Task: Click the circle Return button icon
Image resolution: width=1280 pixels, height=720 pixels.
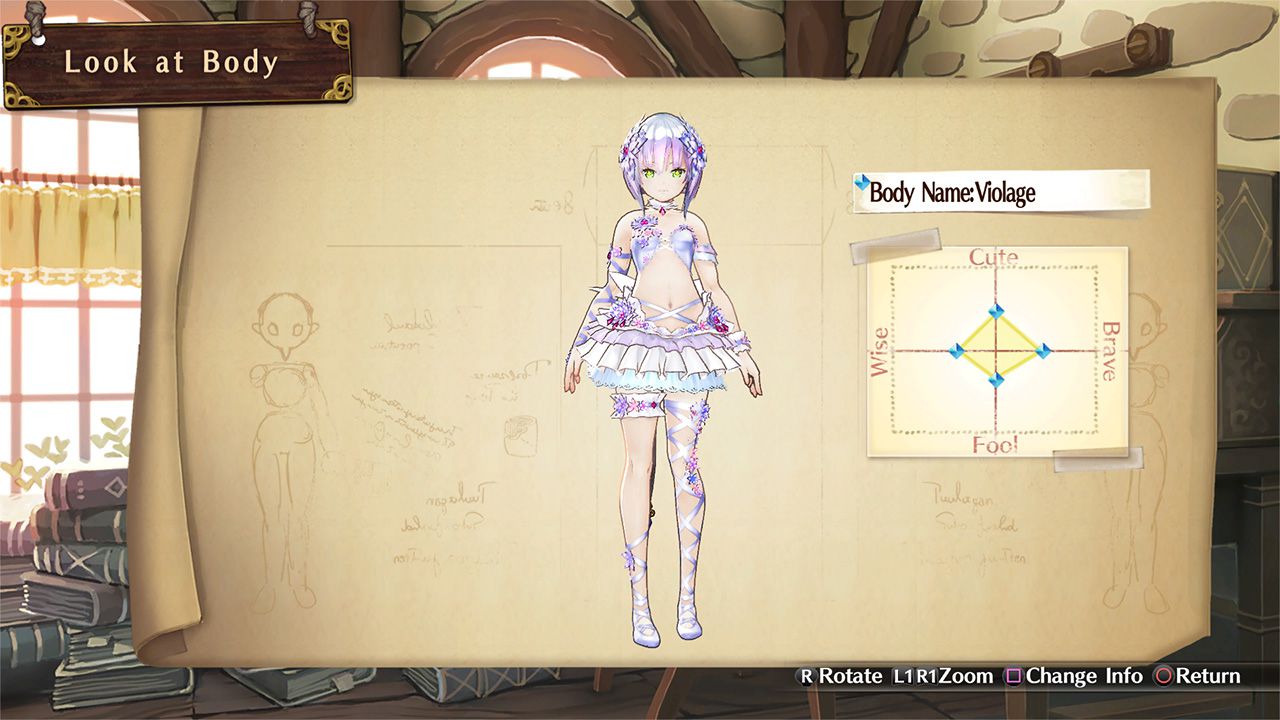Action: [1162, 676]
